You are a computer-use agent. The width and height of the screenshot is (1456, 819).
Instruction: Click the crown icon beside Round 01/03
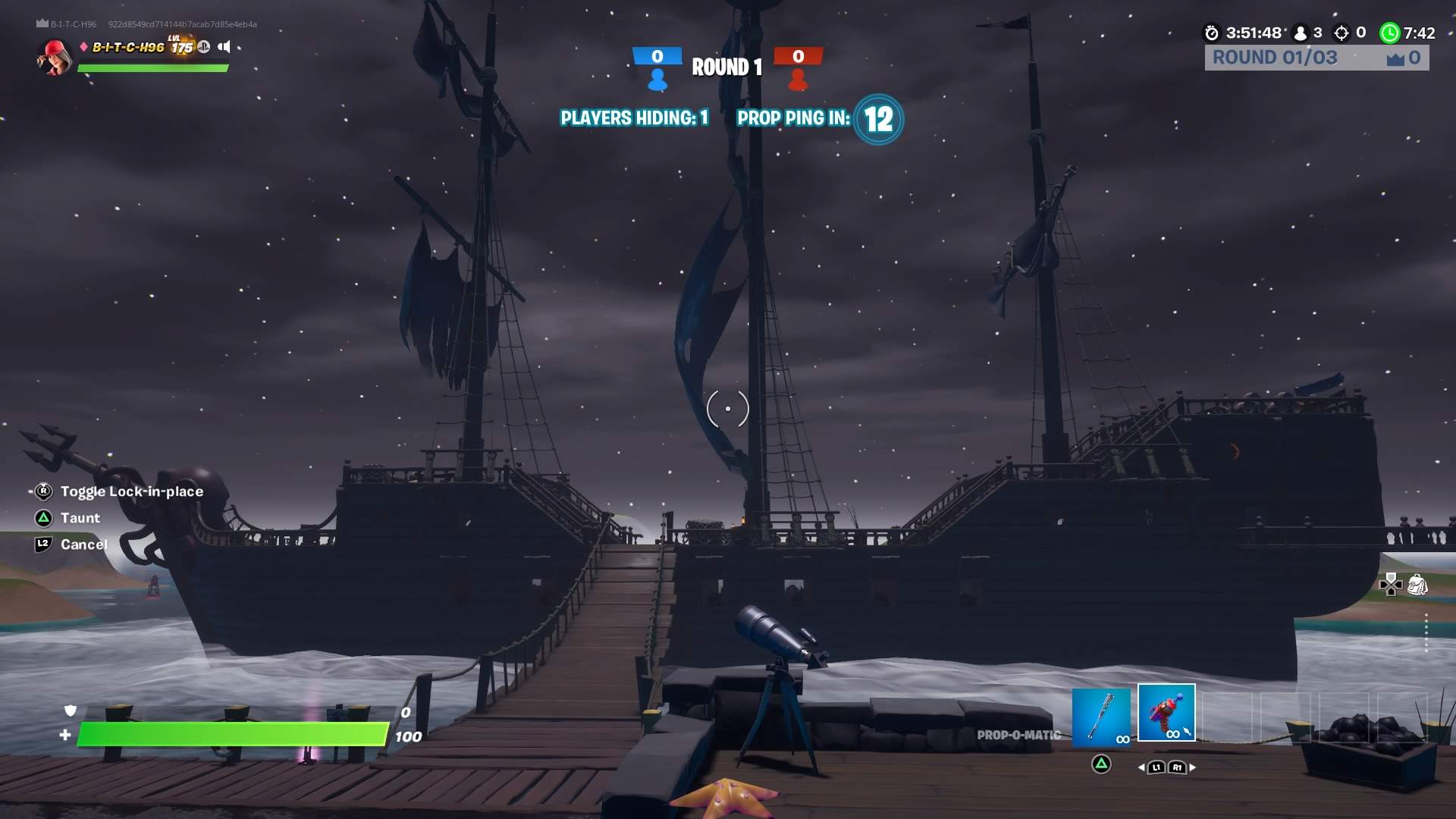coord(1395,57)
